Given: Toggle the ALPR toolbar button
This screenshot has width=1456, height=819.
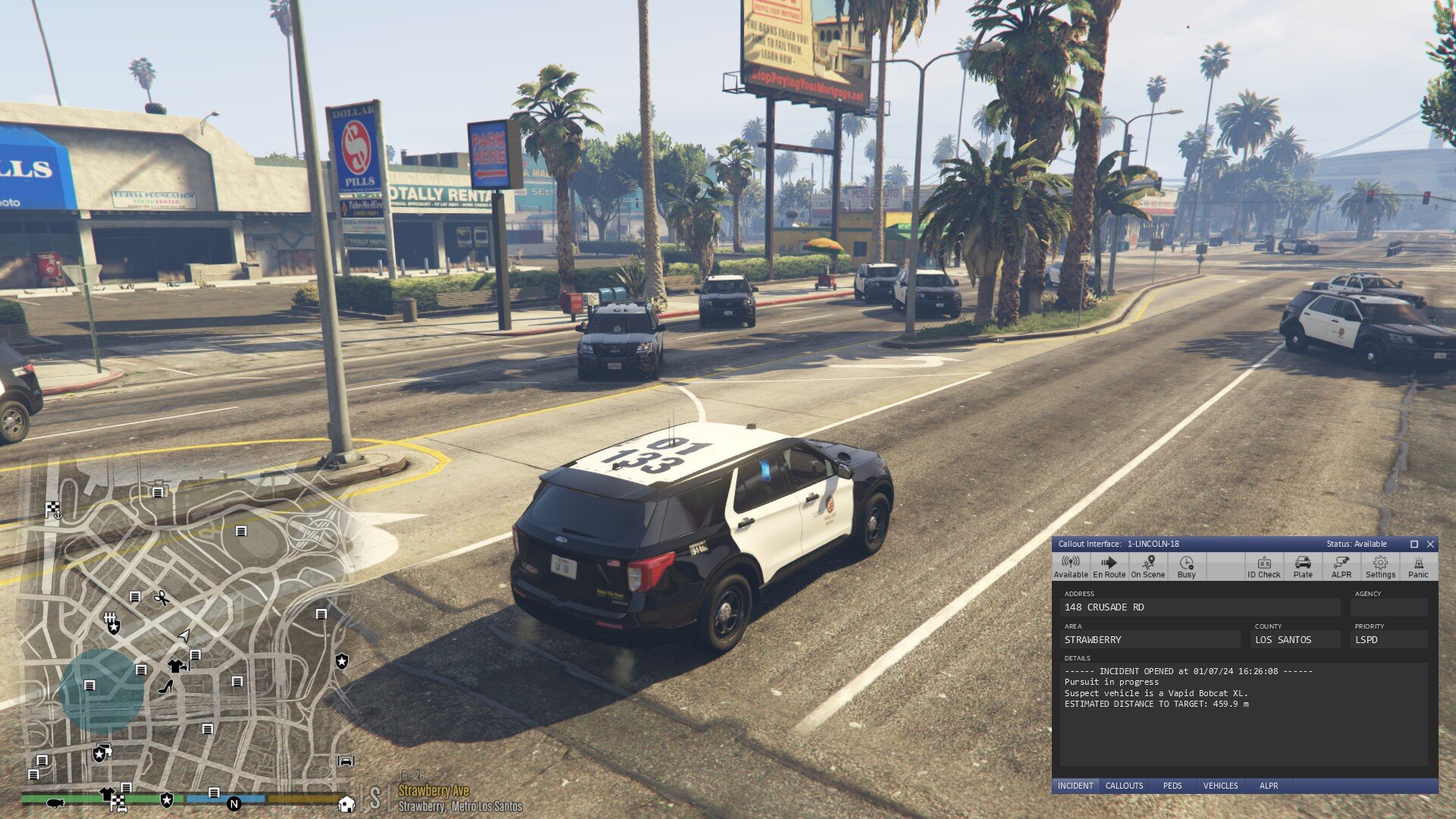Looking at the screenshot, I should click(x=1341, y=566).
